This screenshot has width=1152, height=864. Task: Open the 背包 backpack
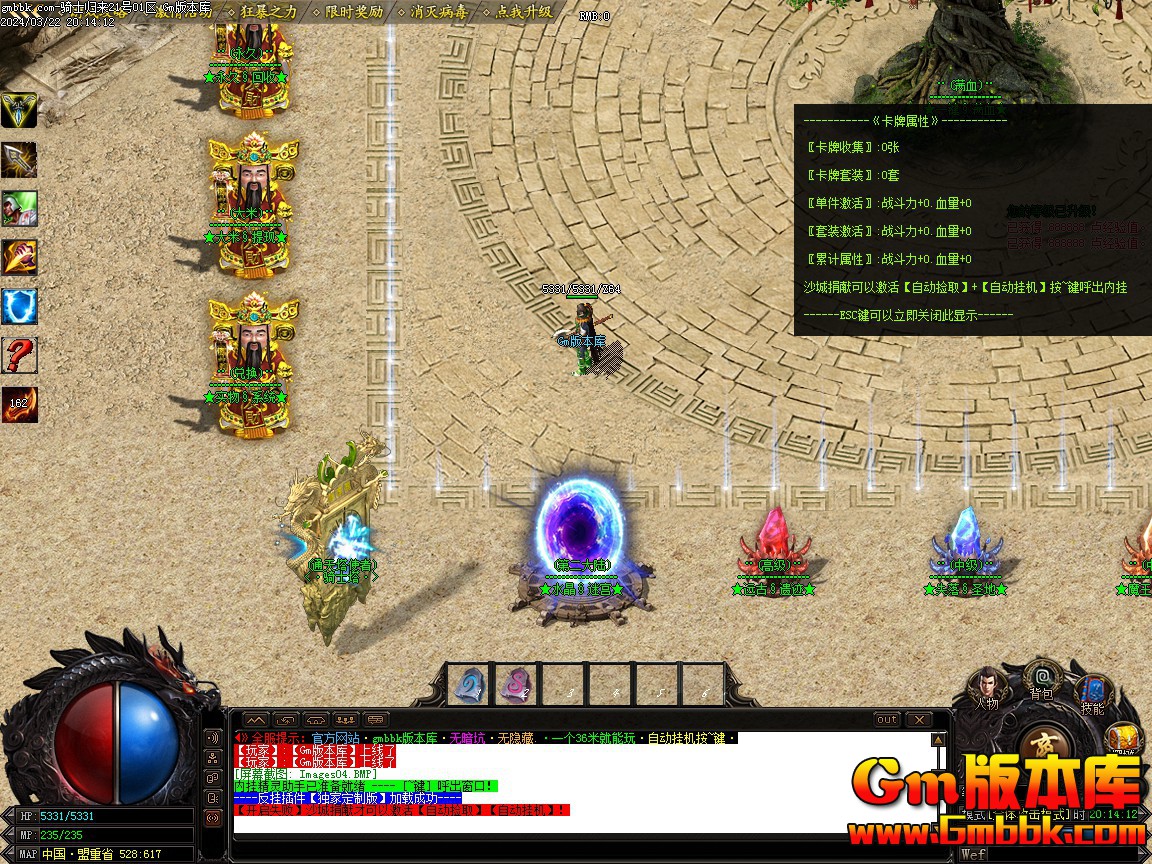point(1042,677)
